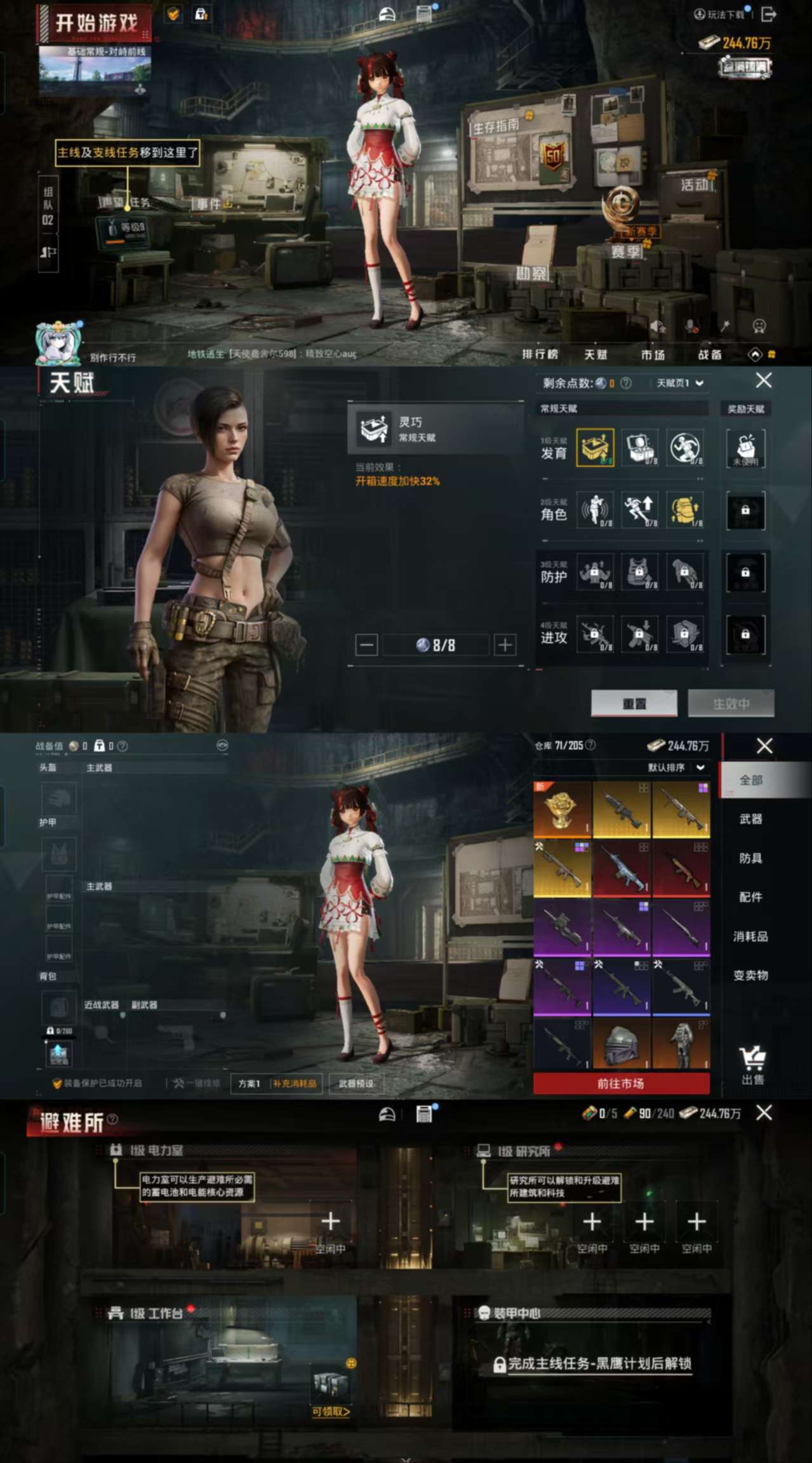Viewport: 812px width, 1463px height.
Task: Open the 战备 loadout menu
Action: tap(709, 354)
